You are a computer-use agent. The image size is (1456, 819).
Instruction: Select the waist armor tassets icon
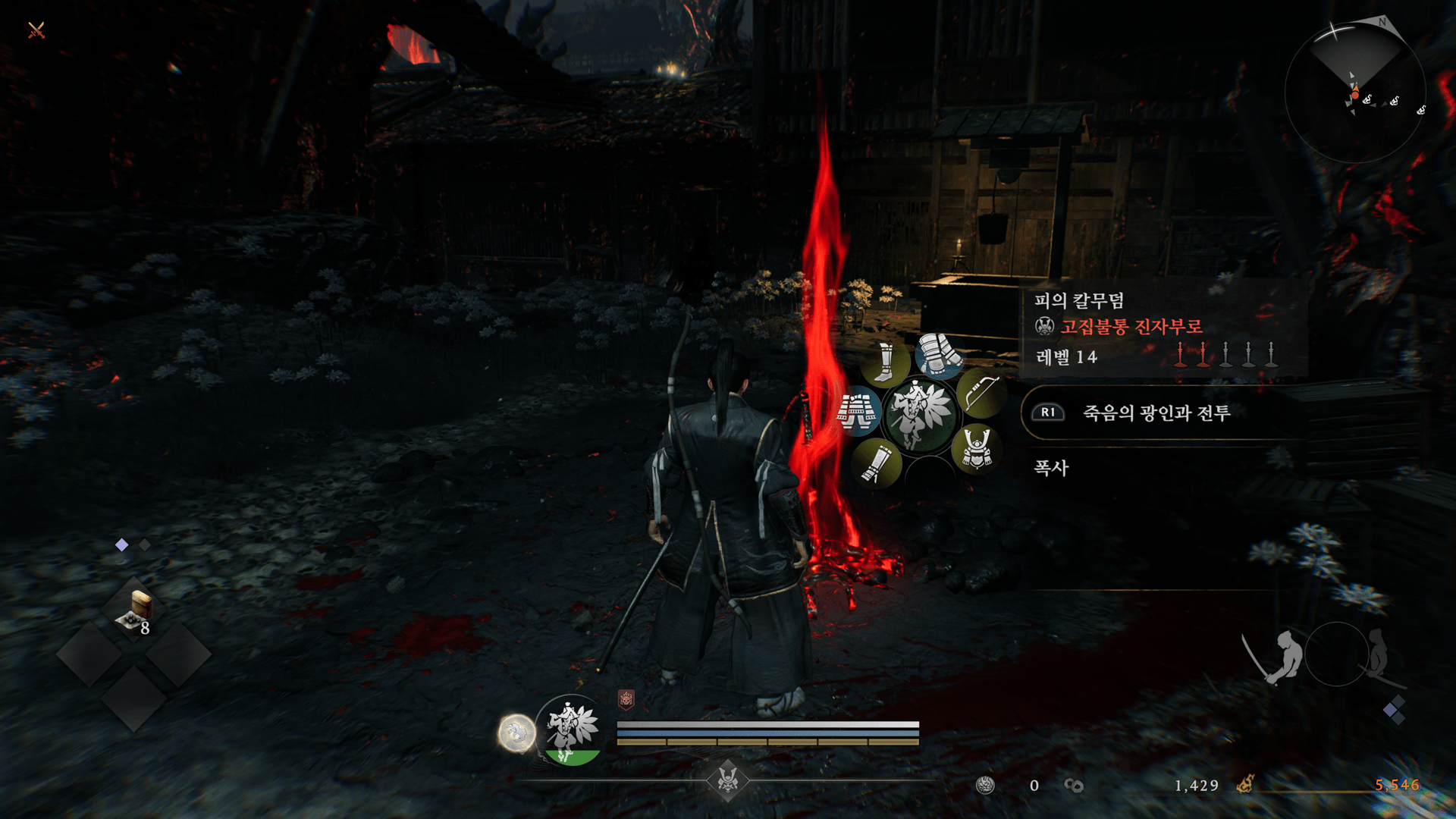click(x=857, y=411)
